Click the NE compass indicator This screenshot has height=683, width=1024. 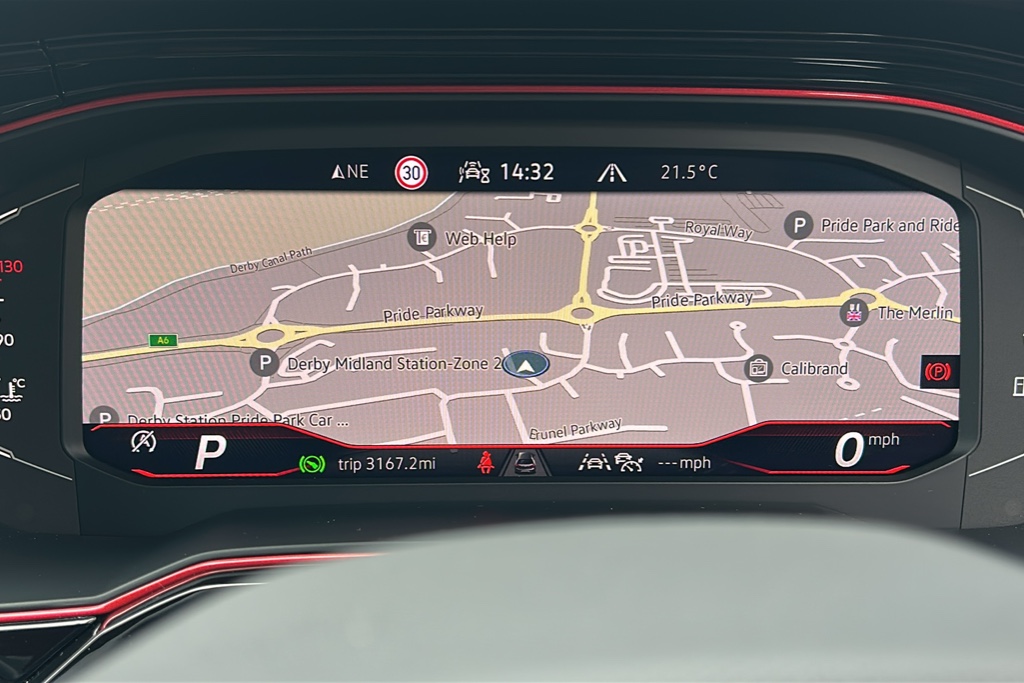click(350, 172)
